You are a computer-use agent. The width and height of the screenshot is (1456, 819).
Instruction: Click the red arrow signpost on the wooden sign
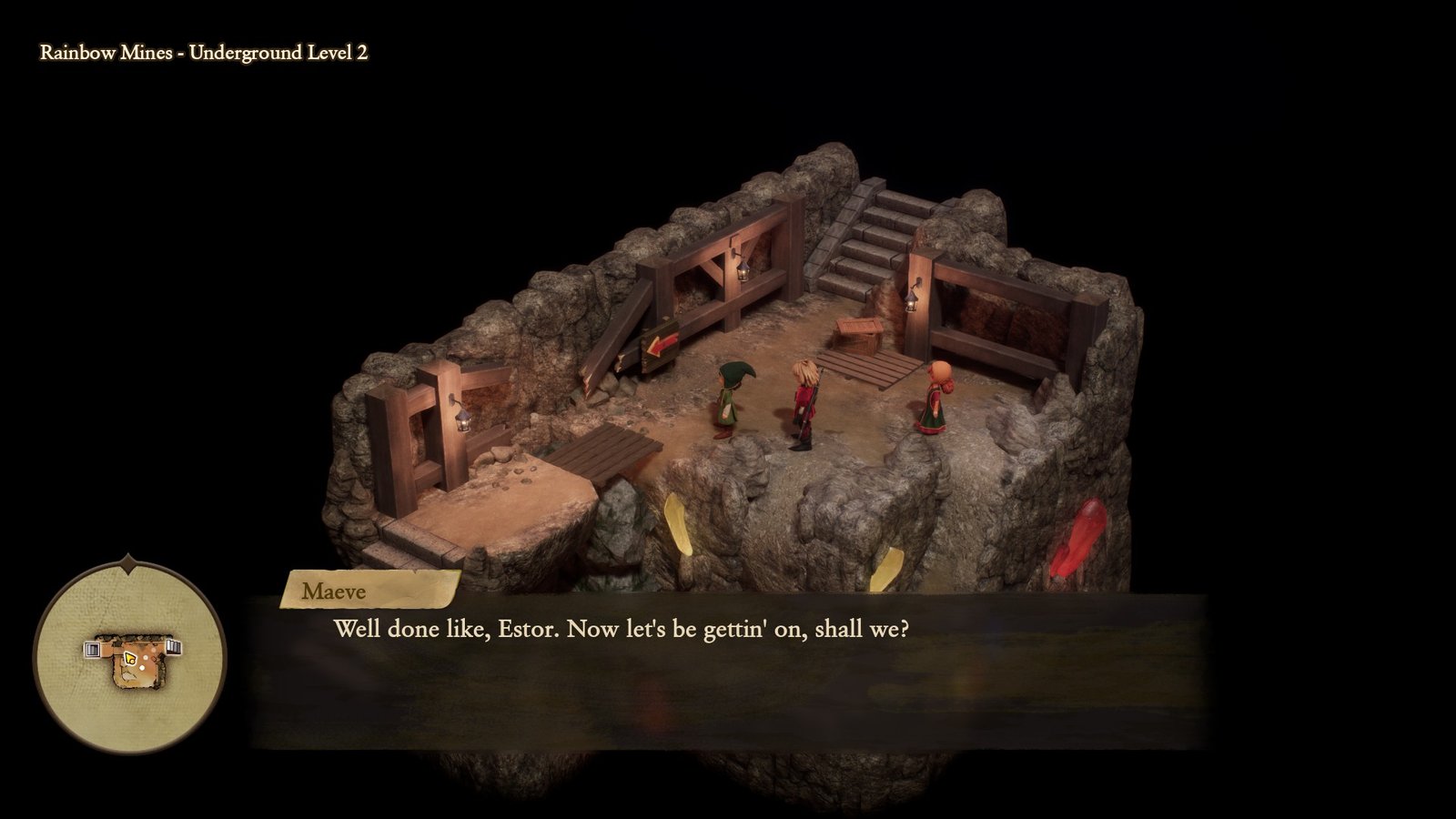(x=660, y=345)
